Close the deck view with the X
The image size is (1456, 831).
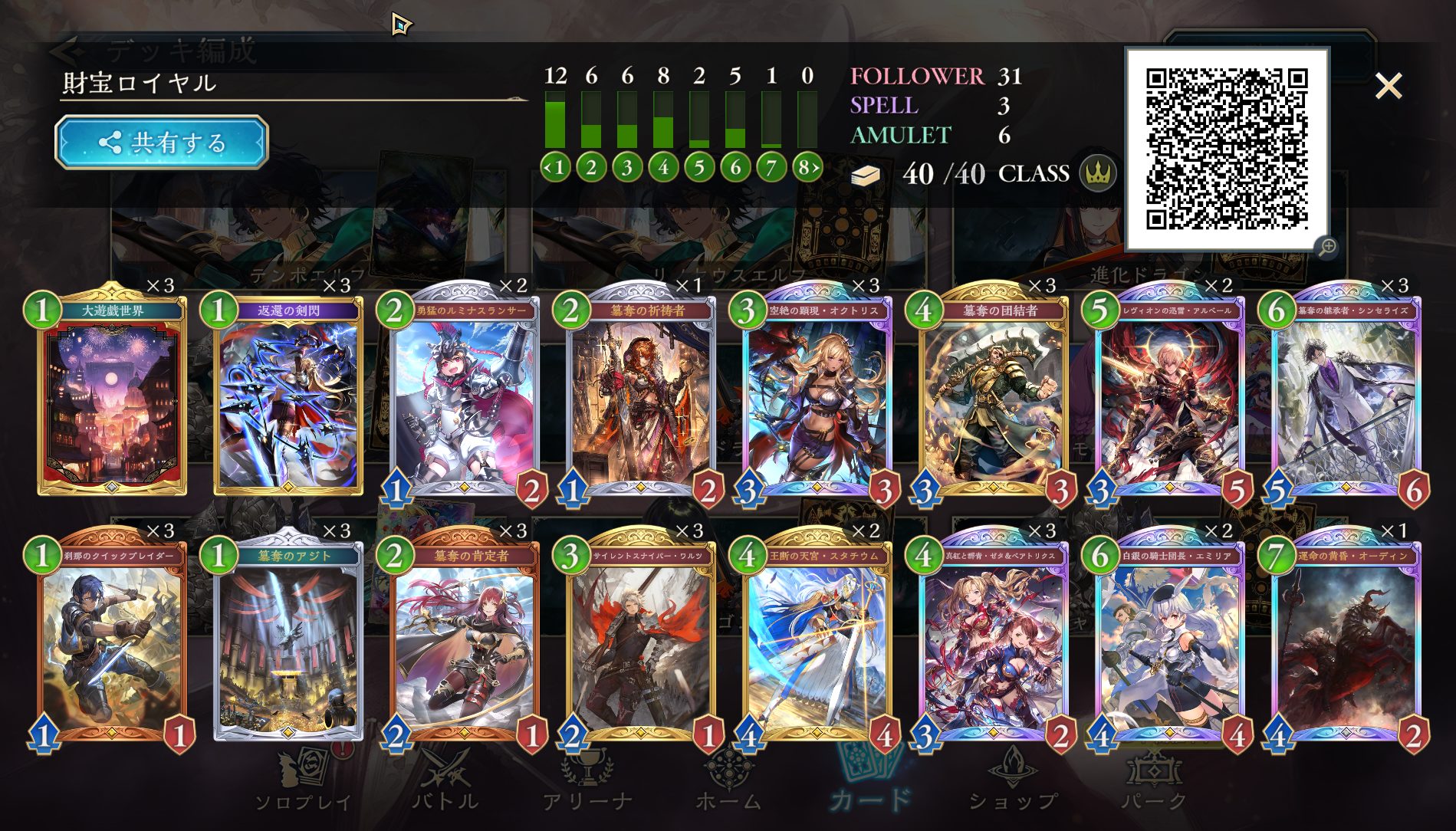[1388, 86]
